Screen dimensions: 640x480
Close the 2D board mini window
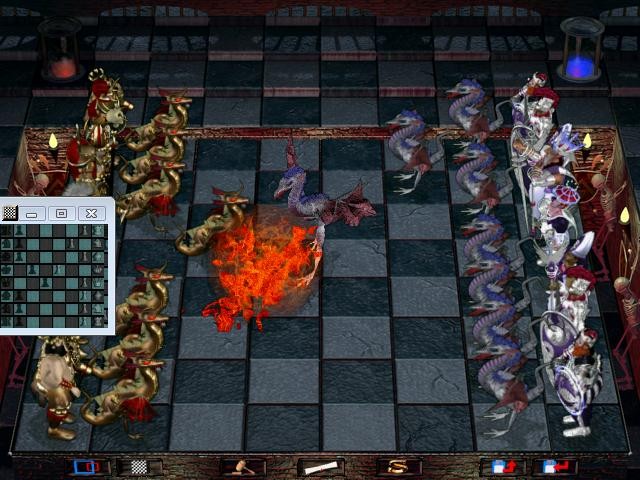(91, 213)
